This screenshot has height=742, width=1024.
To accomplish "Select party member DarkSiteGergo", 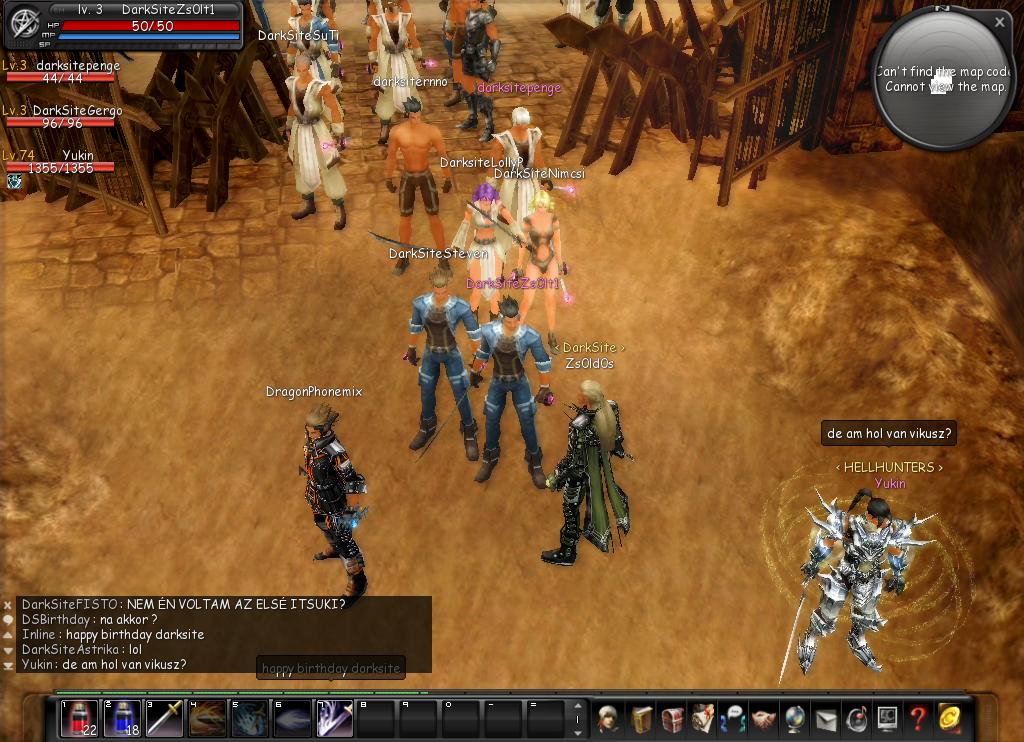I will click(58, 117).
